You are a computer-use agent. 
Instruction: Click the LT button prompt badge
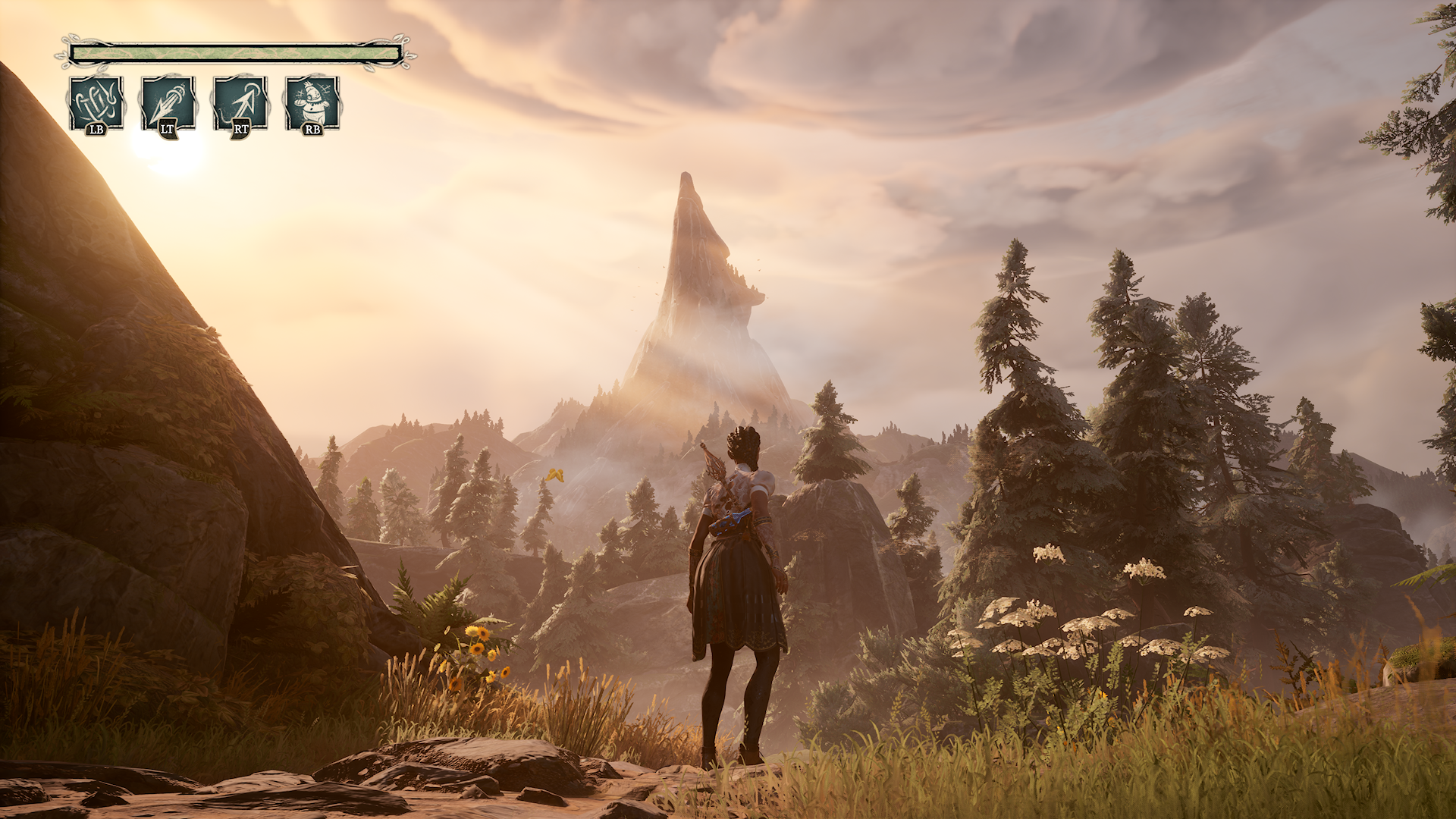click(166, 130)
